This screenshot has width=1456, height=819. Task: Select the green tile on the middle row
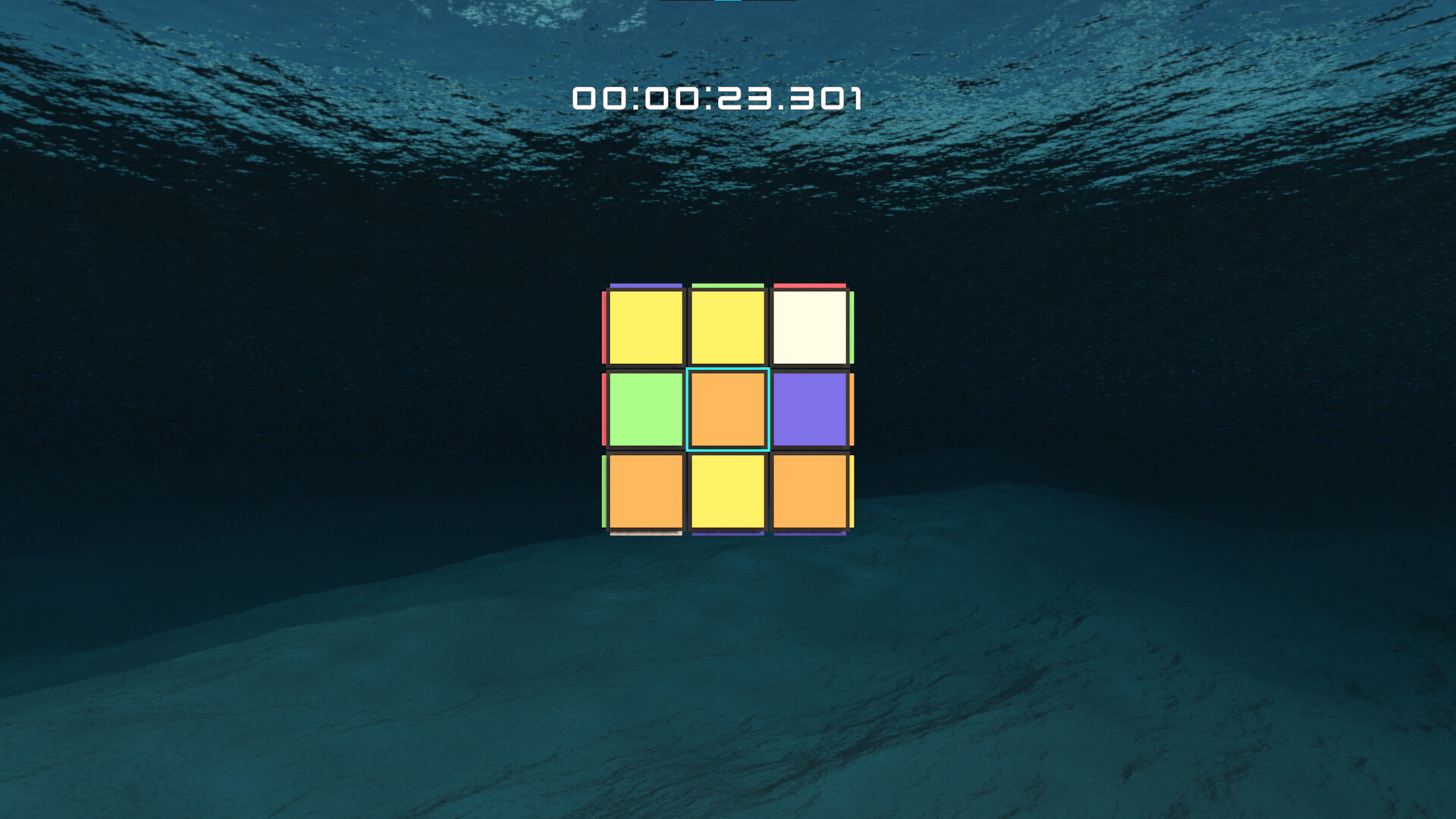[x=645, y=408]
